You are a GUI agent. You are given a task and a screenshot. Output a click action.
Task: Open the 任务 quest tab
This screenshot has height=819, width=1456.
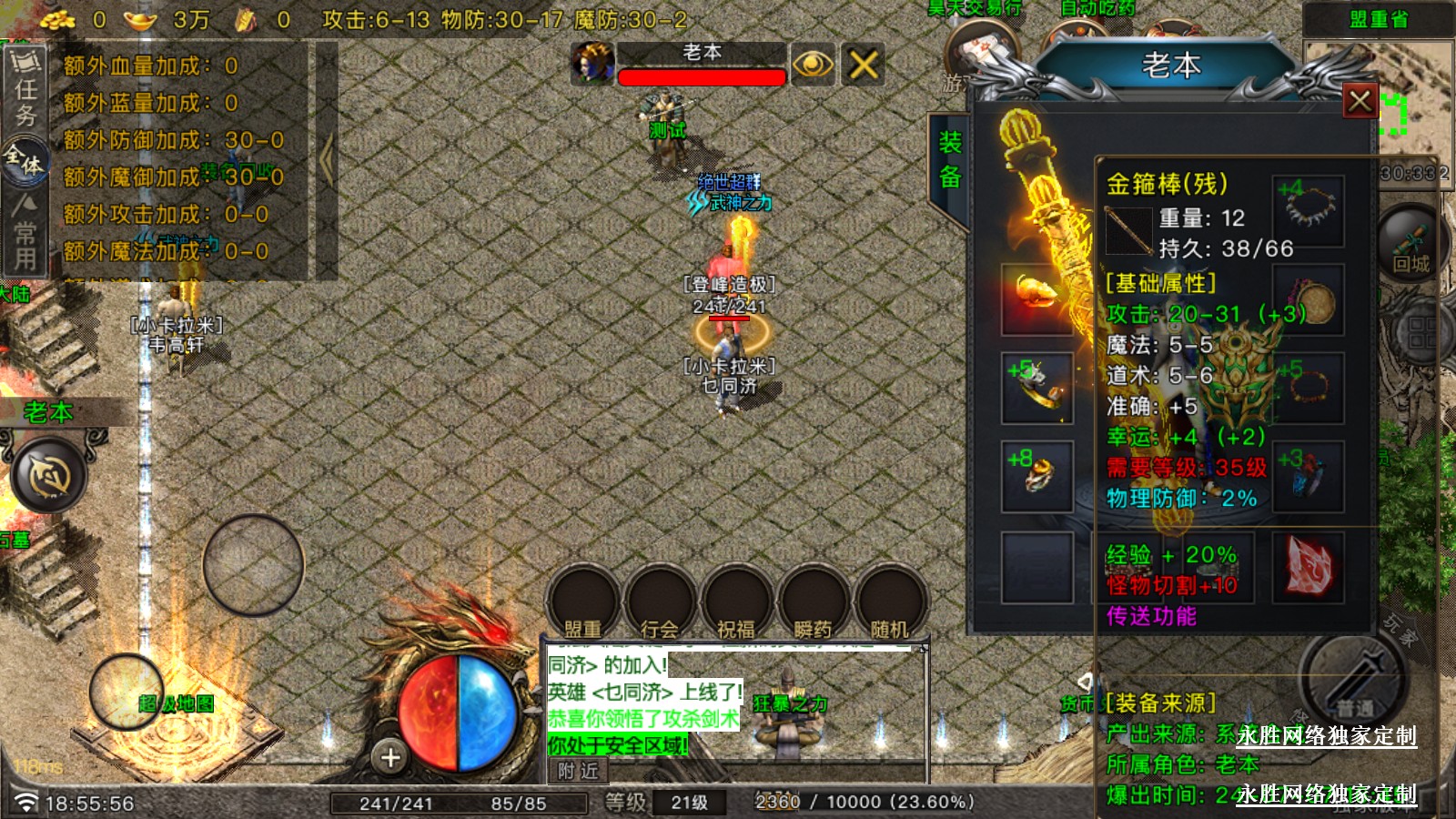(25, 89)
